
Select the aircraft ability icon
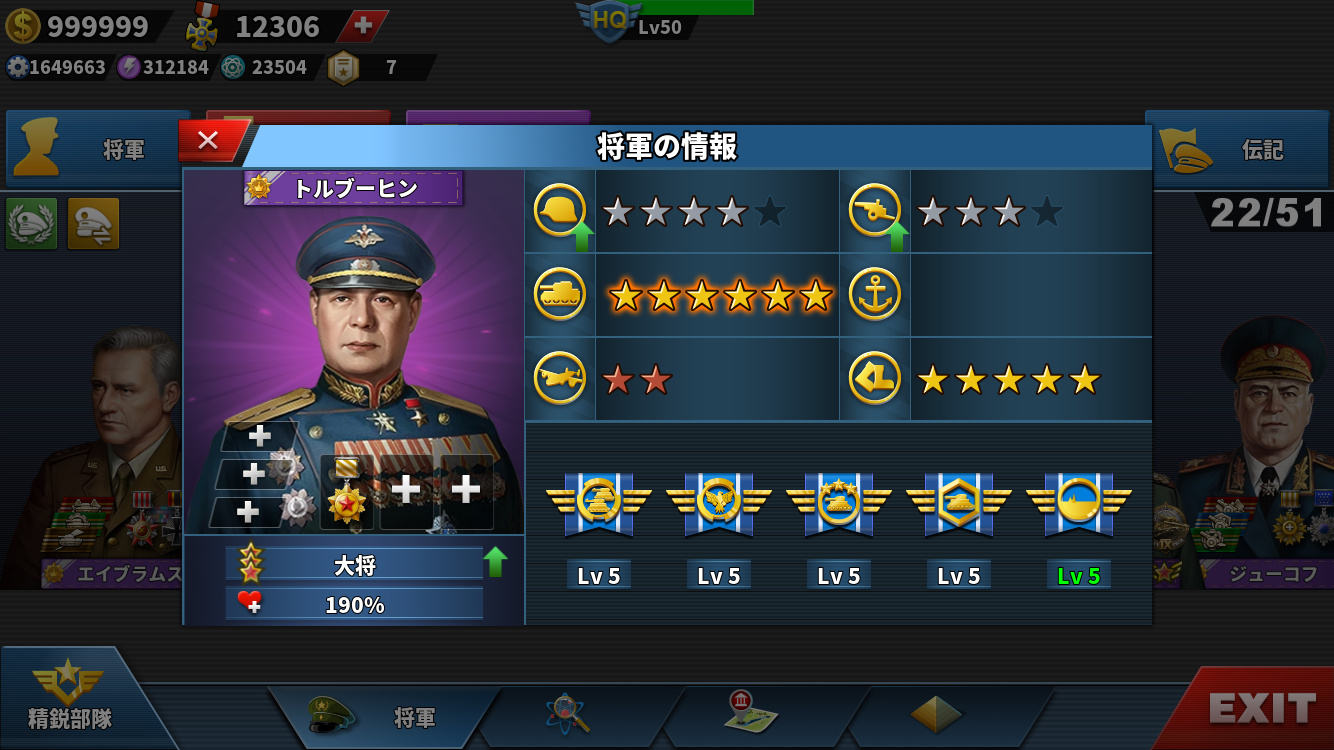coord(560,379)
